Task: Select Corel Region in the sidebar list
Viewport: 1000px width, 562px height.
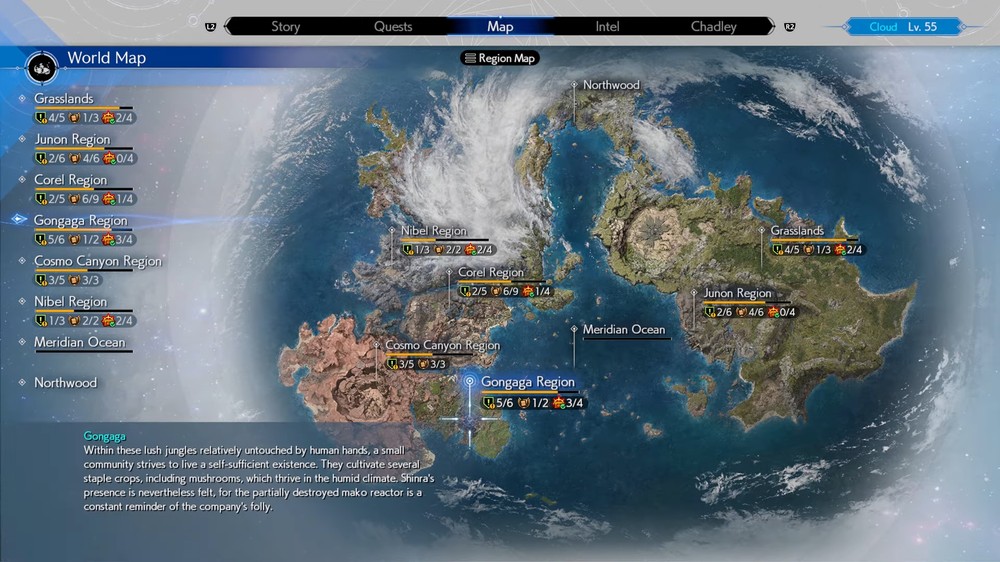Action: click(x=70, y=180)
